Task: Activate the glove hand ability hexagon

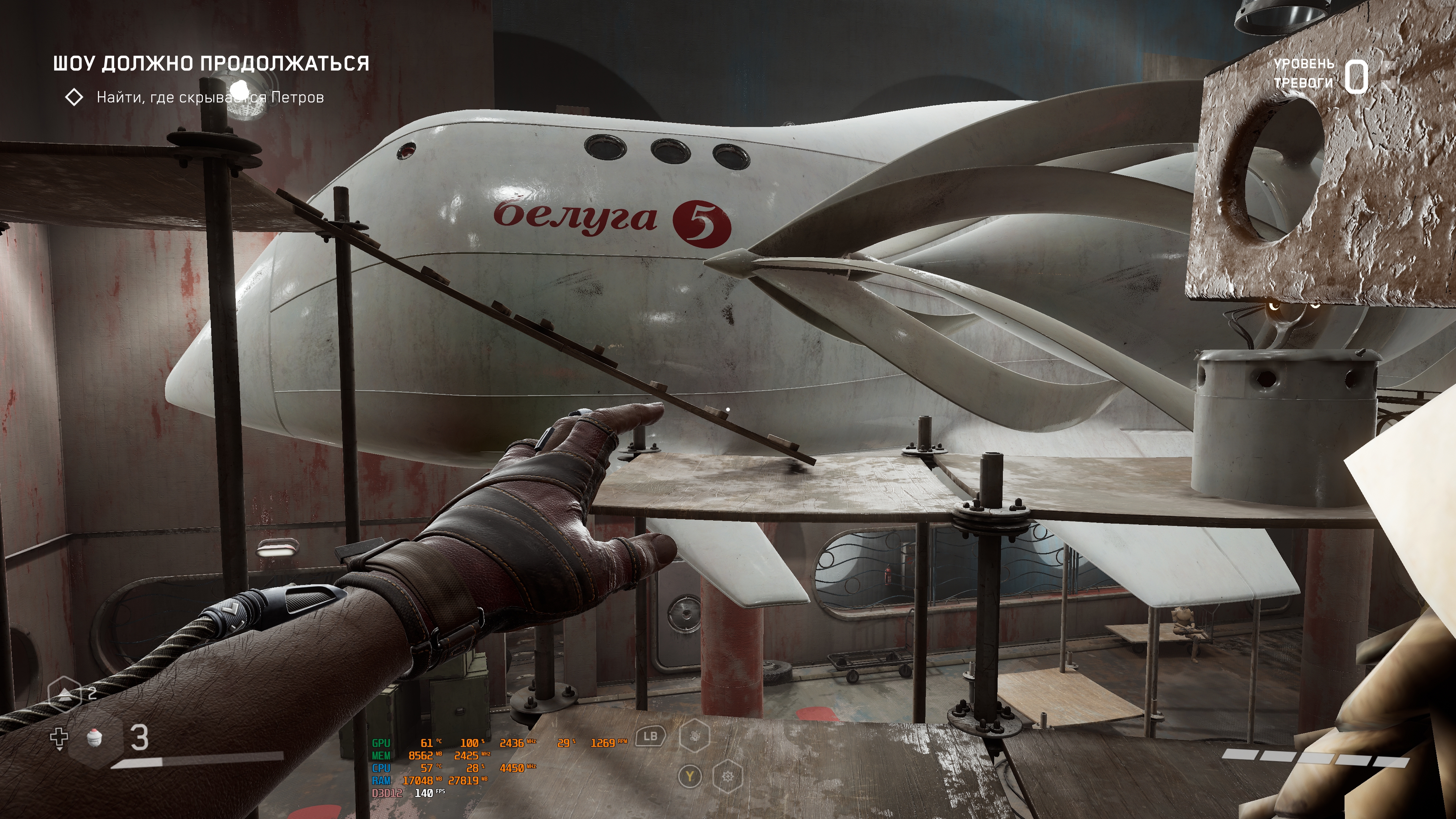Action: [695, 736]
